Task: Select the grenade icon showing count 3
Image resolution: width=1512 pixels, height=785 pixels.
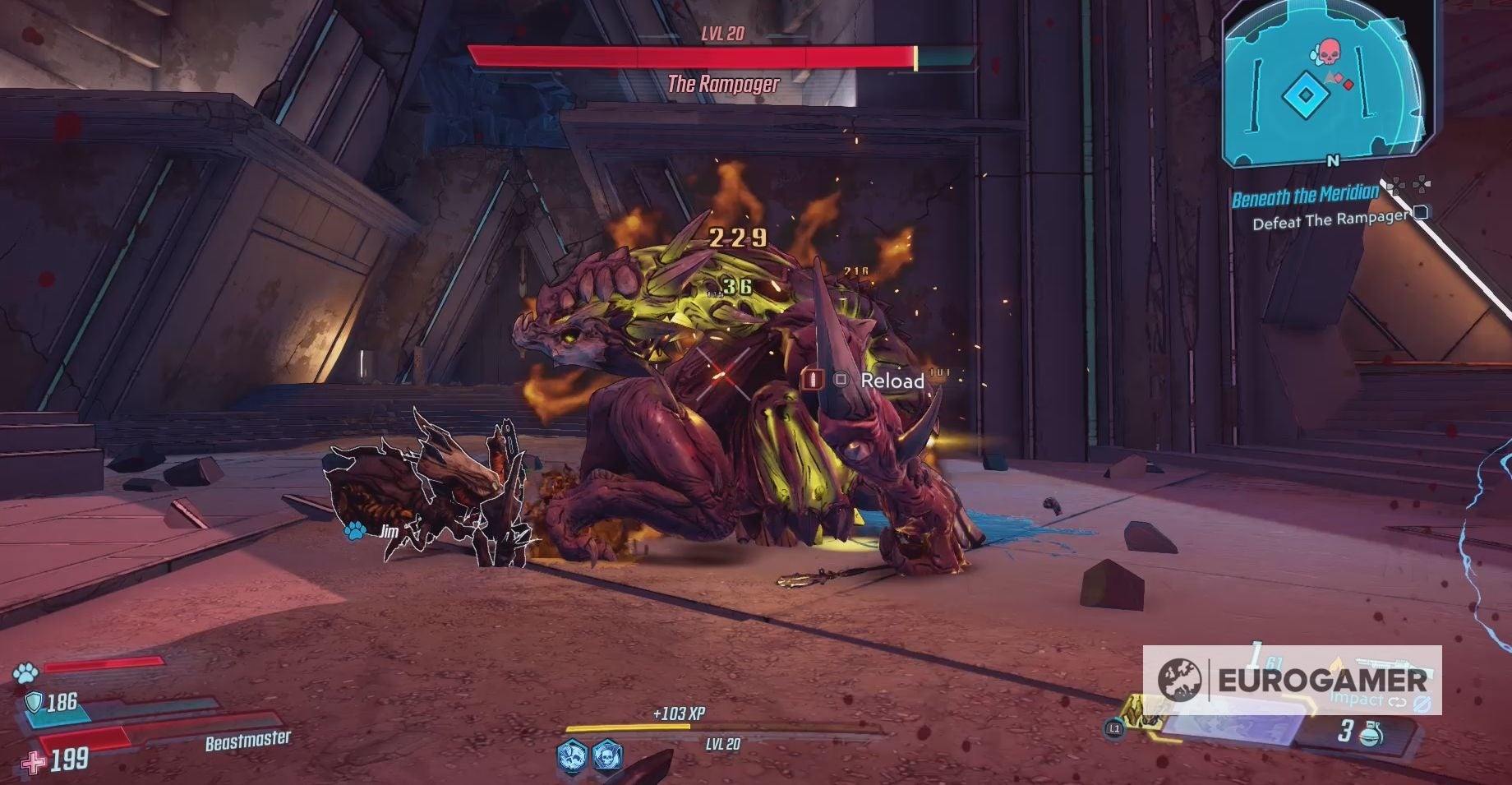Action: pyautogui.click(x=1372, y=733)
